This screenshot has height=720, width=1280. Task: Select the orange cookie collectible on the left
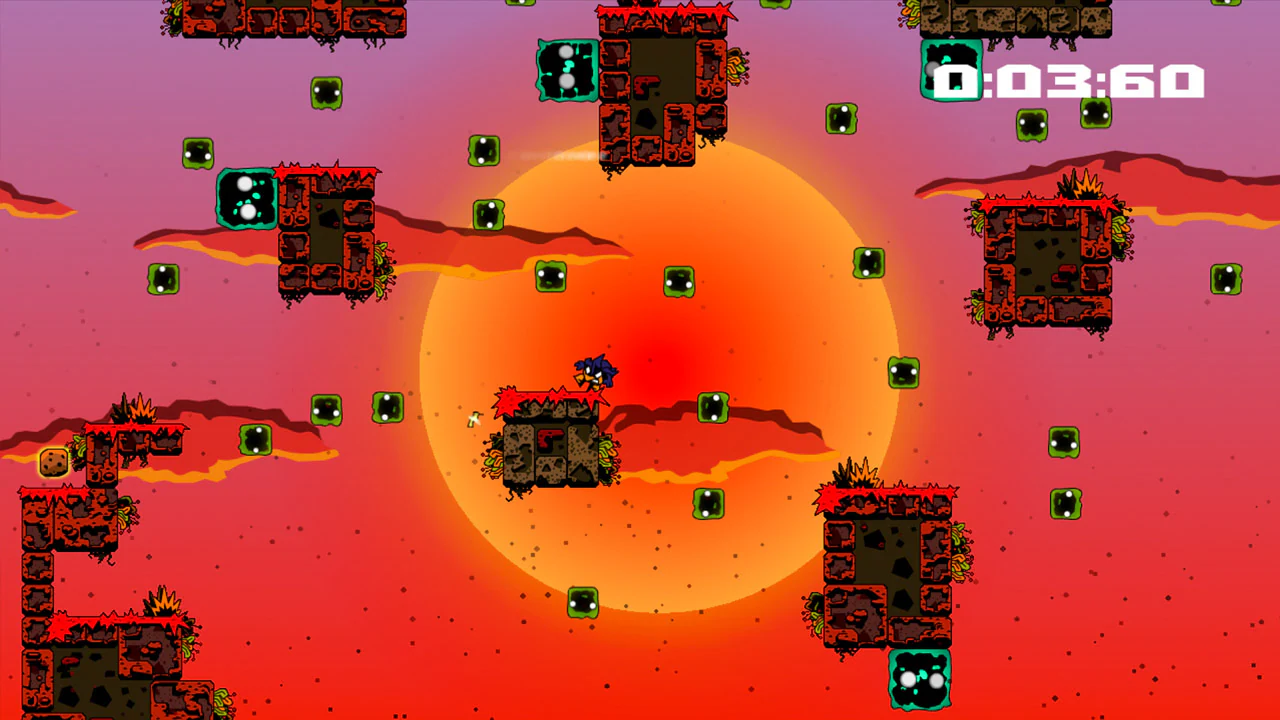click(52, 461)
